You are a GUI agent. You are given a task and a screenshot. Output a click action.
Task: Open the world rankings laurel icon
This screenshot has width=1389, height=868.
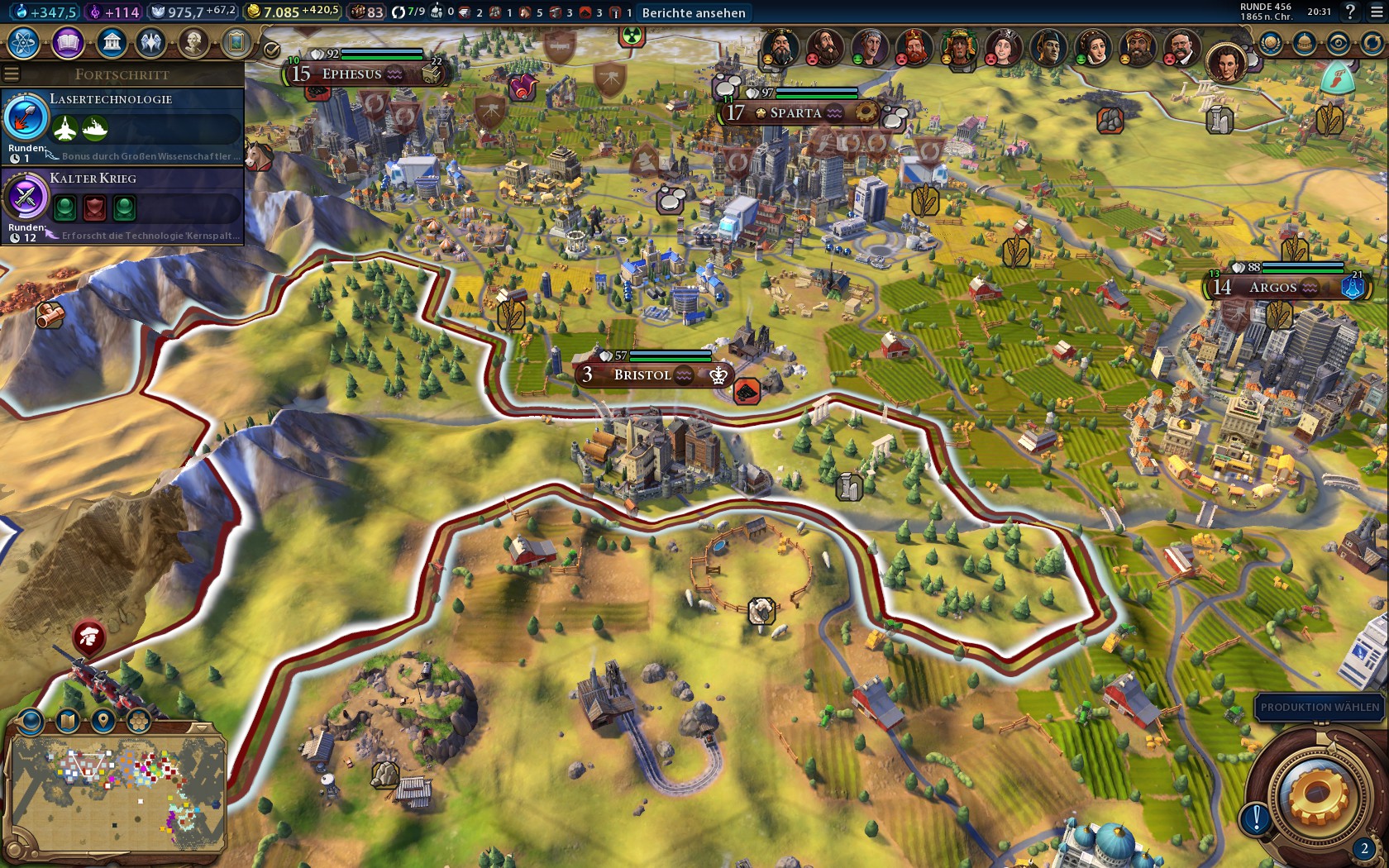point(1270,43)
